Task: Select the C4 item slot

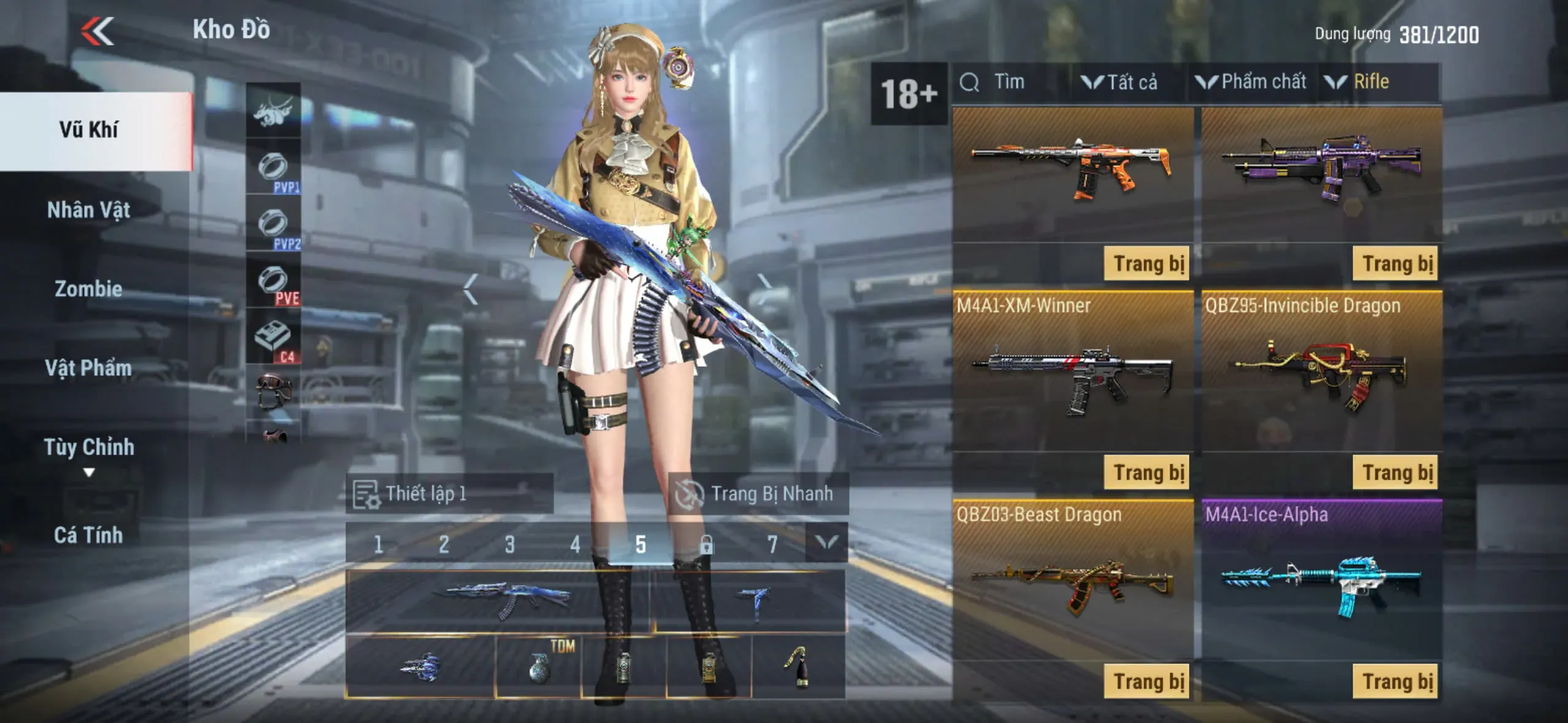Action: (x=274, y=338)
